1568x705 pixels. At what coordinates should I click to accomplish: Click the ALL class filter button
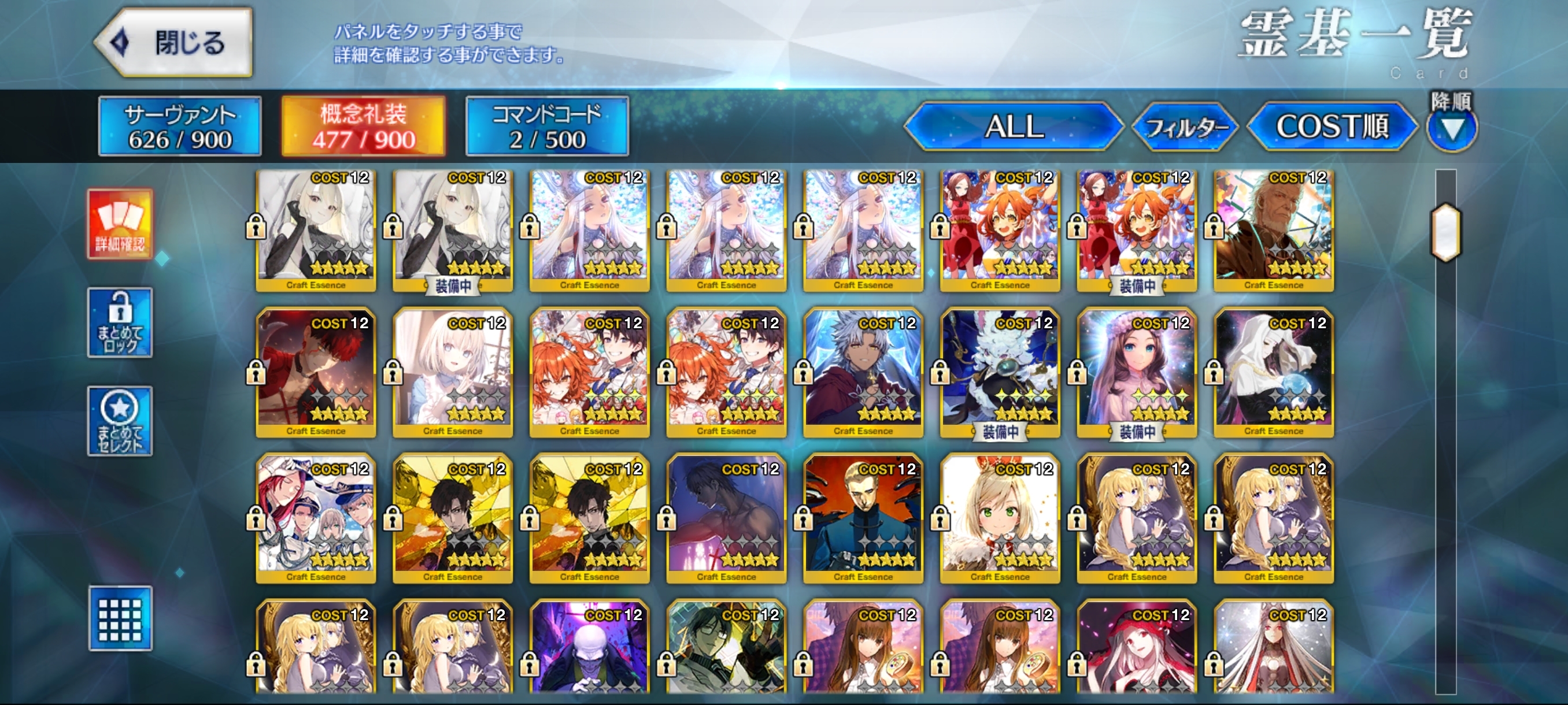tap(1014, 127)
